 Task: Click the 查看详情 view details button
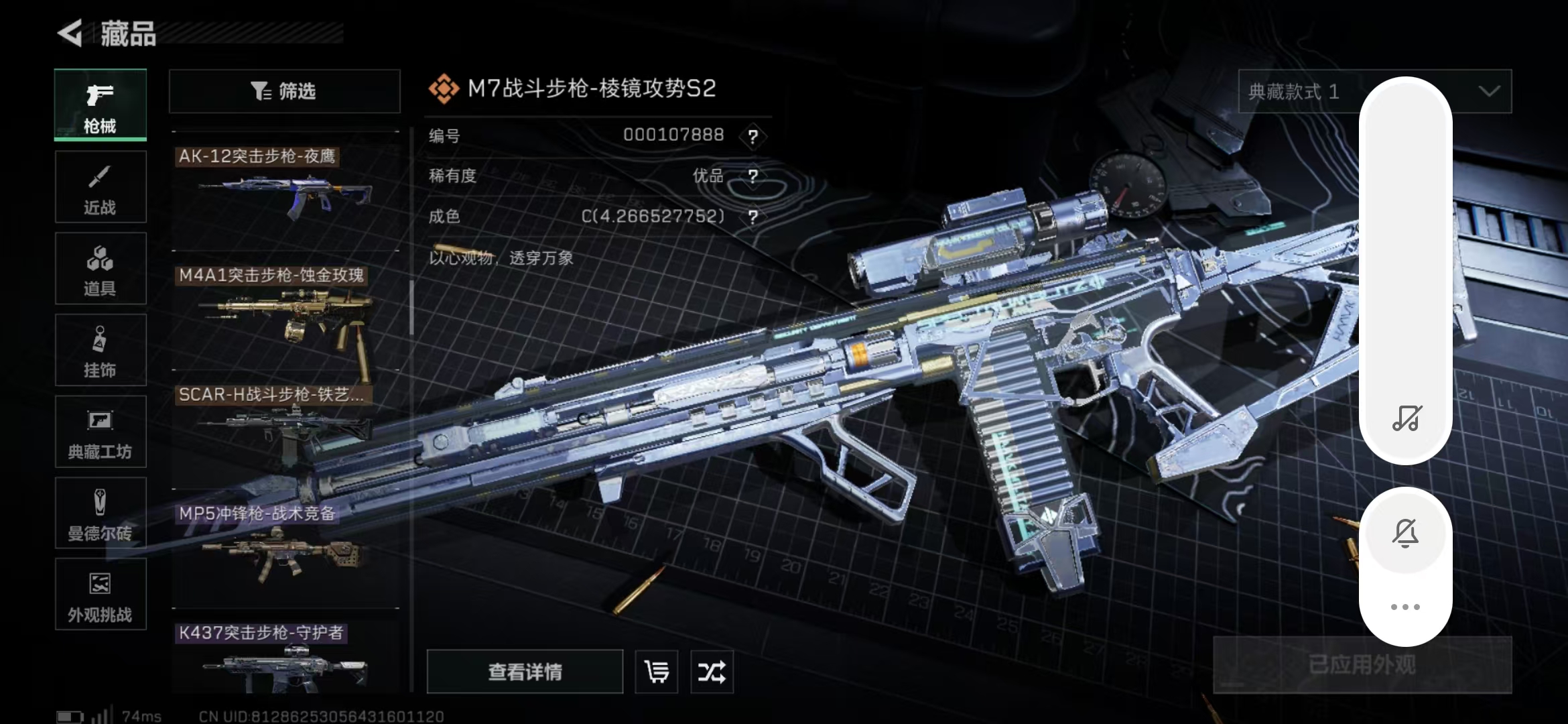tap(525, 672)
